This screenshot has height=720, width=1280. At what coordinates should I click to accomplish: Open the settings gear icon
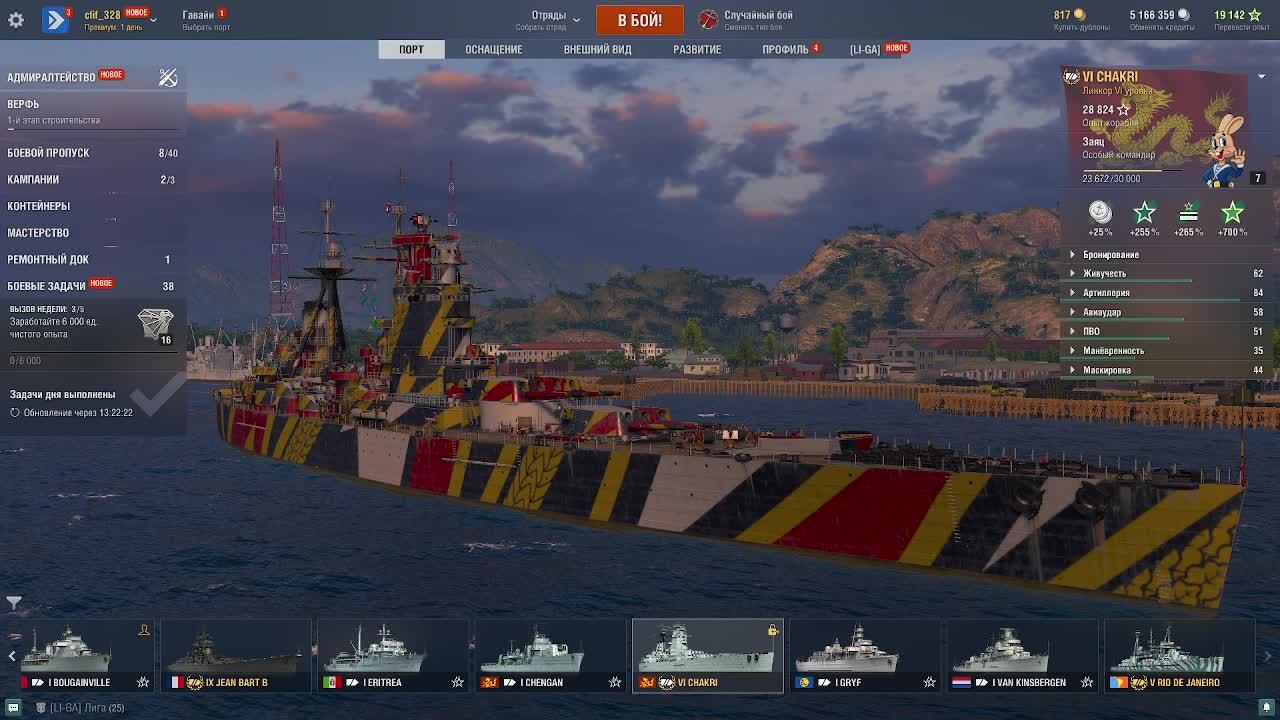coord(16,20)
